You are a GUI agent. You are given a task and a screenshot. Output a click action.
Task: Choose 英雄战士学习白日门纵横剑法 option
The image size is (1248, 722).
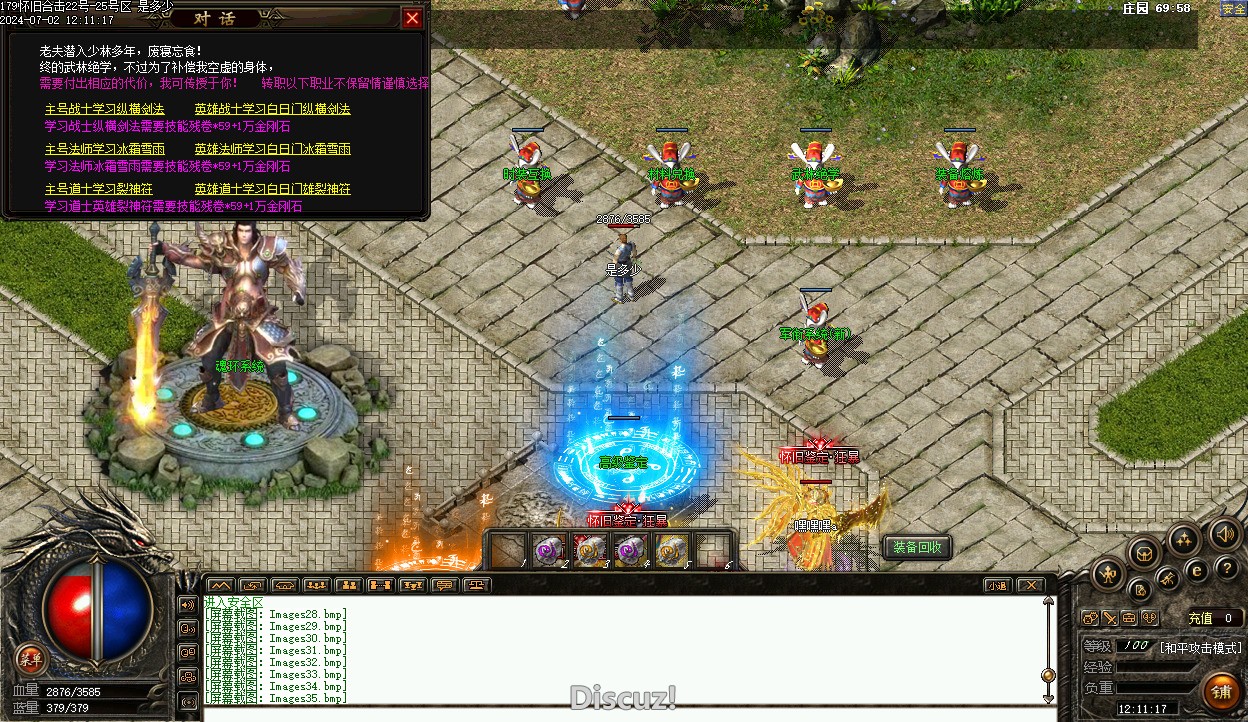pos(272,109)
